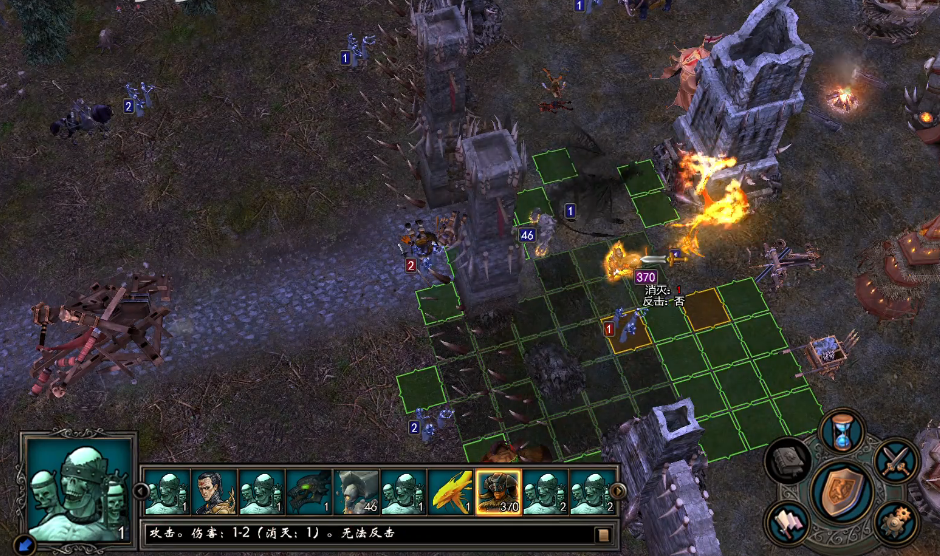The image size is (940, 556).
Task: Select the 46-stack grey creature in the turn bar
Action: tap(356, 492)
